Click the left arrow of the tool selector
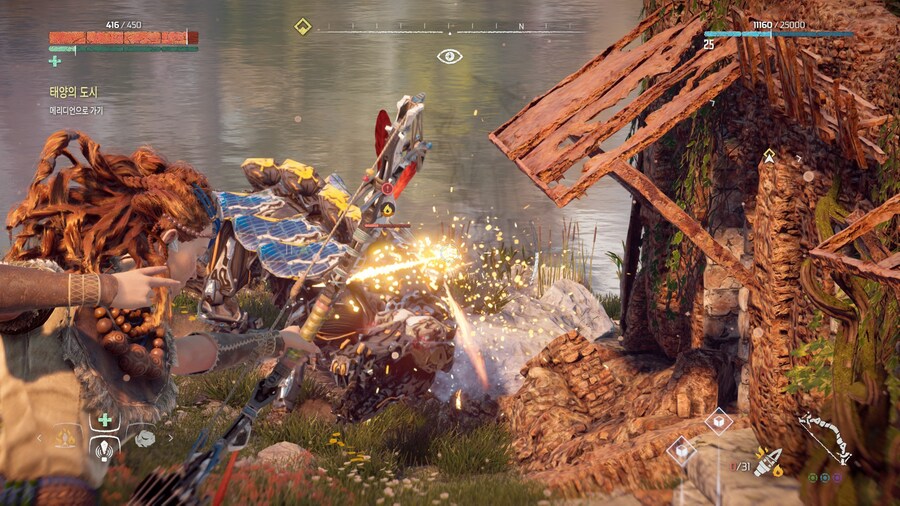The height and width of the screenshot is (506, 900). [x=40, y=437]
